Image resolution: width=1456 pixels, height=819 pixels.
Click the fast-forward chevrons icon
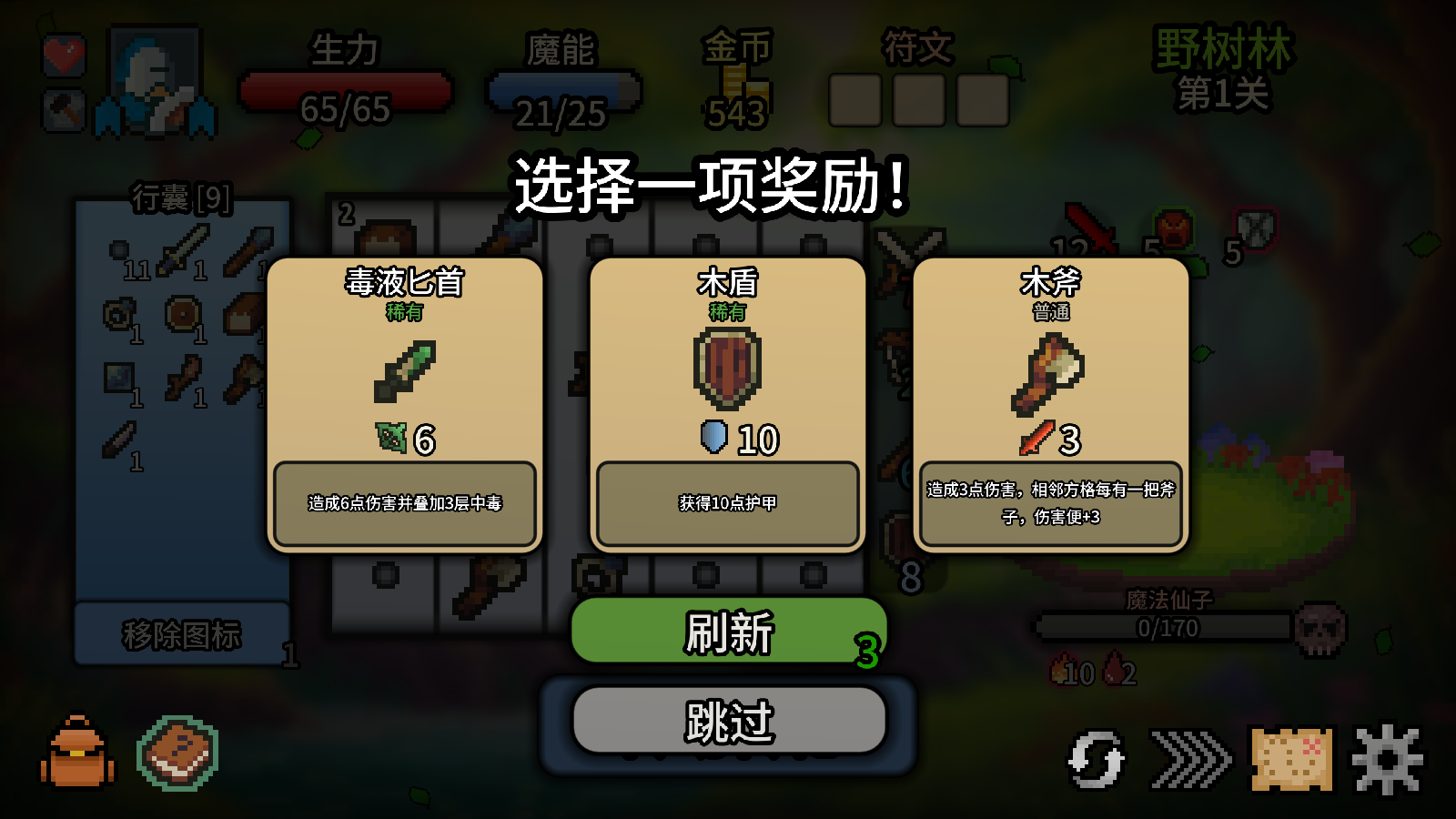coord(1190,759)
